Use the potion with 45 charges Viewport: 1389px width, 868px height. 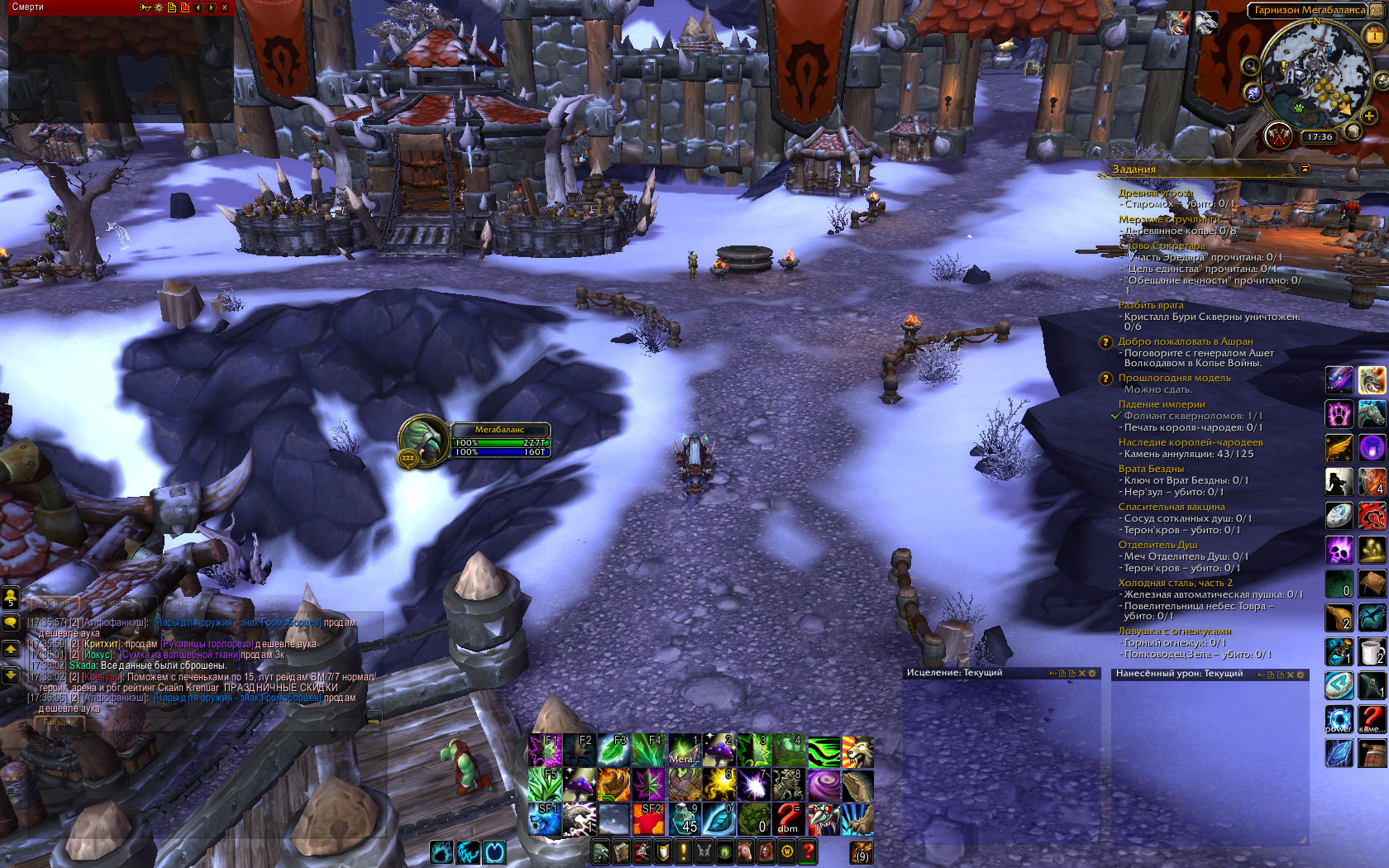tap(685, 818)
